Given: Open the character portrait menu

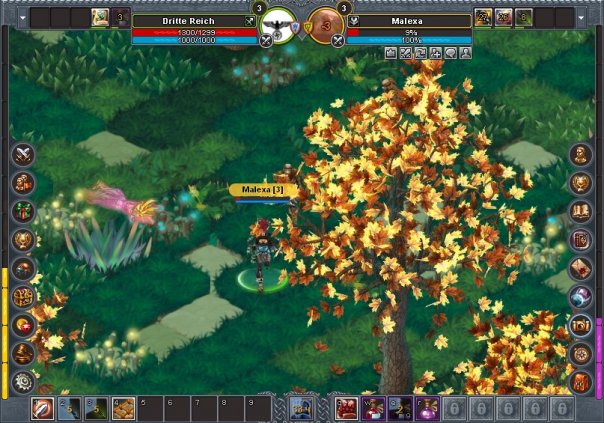Looking at the screenshot, I should coord(581,155).
